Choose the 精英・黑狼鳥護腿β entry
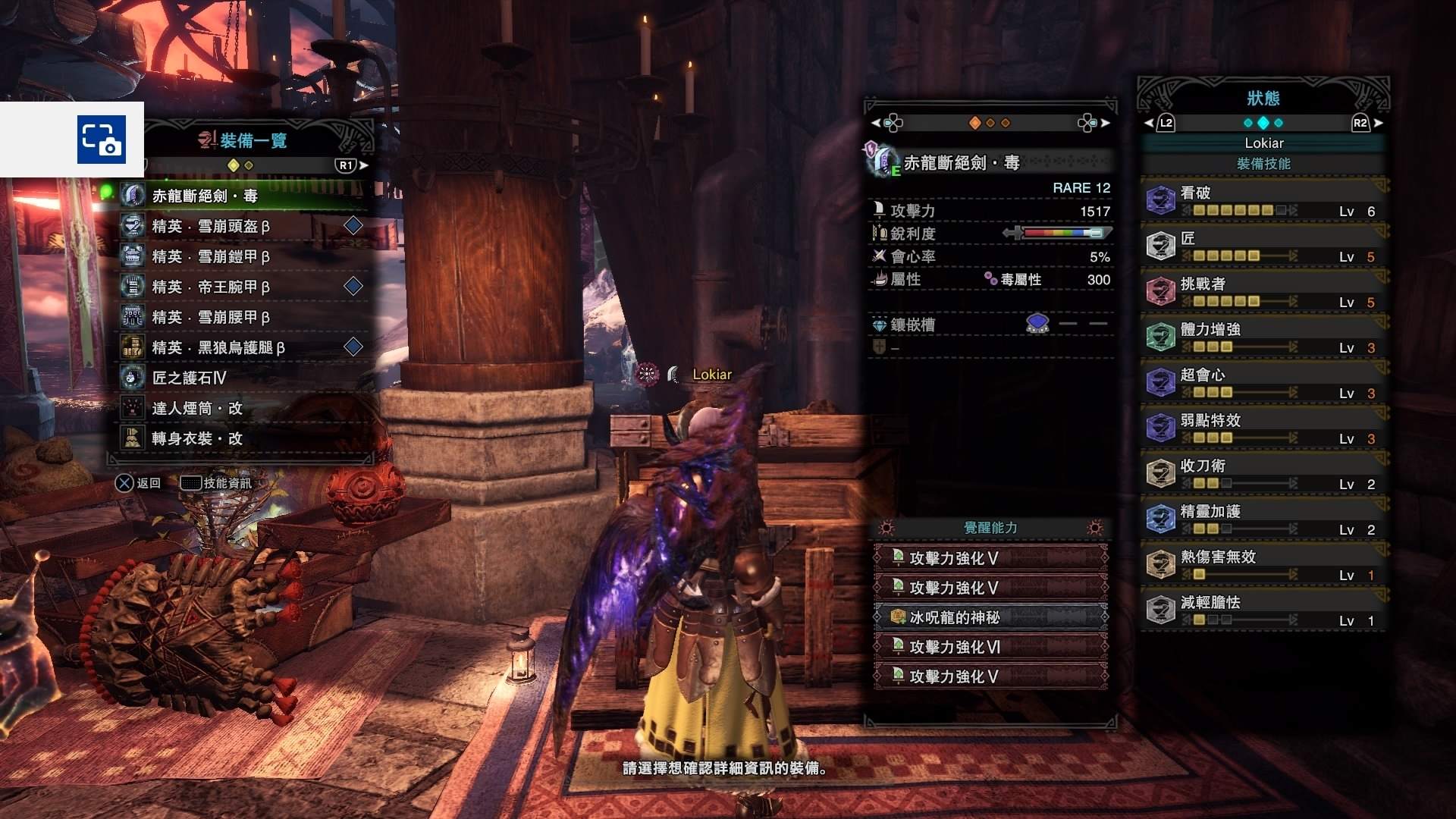 tap(243, 347)
